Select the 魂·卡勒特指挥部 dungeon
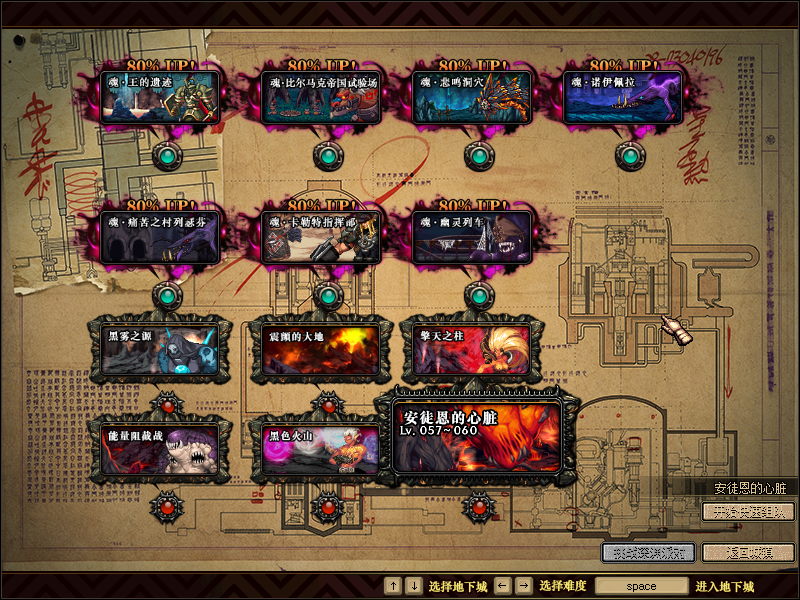The width and height of the screenshot is (800, 600). point(321,238)
